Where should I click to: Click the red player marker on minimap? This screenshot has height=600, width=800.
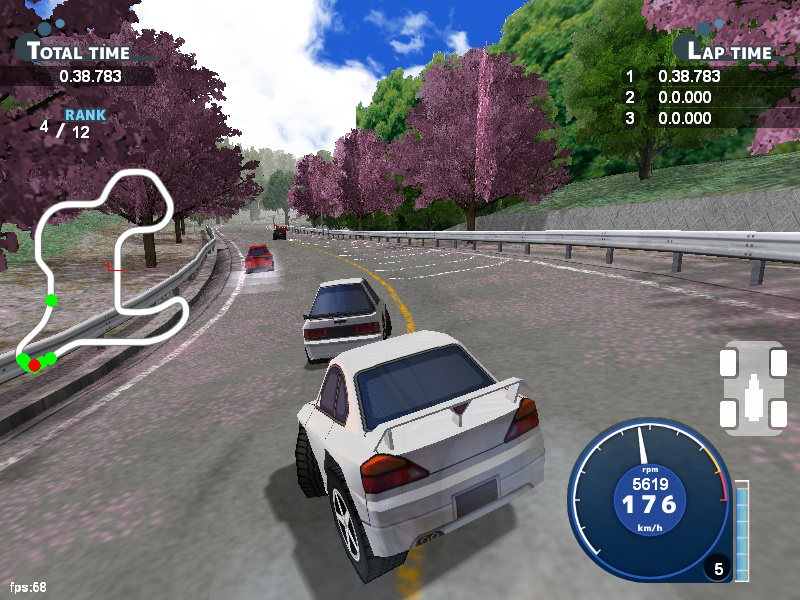pos(34,365)
